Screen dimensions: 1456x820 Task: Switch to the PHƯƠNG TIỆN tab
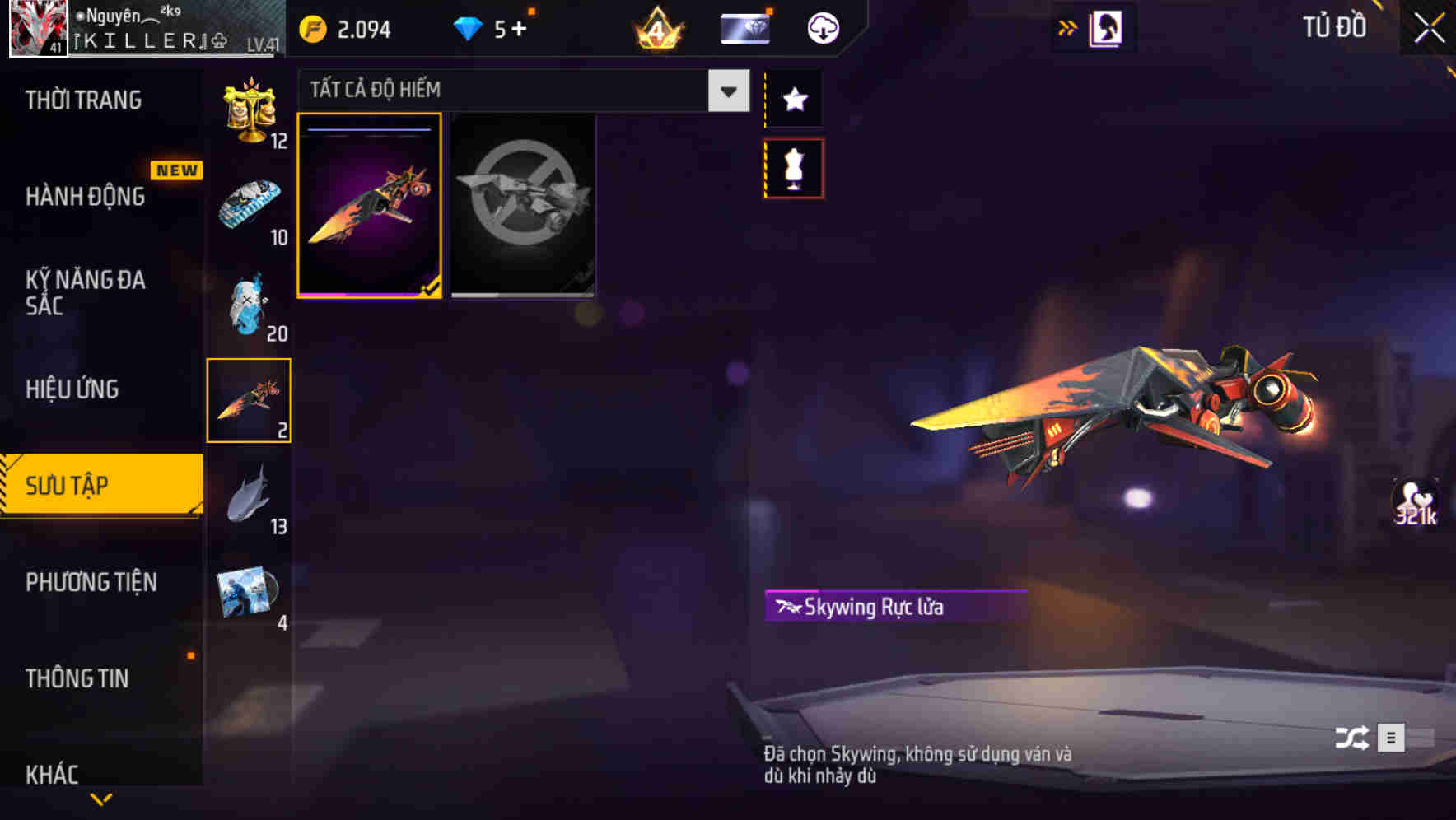91,582
